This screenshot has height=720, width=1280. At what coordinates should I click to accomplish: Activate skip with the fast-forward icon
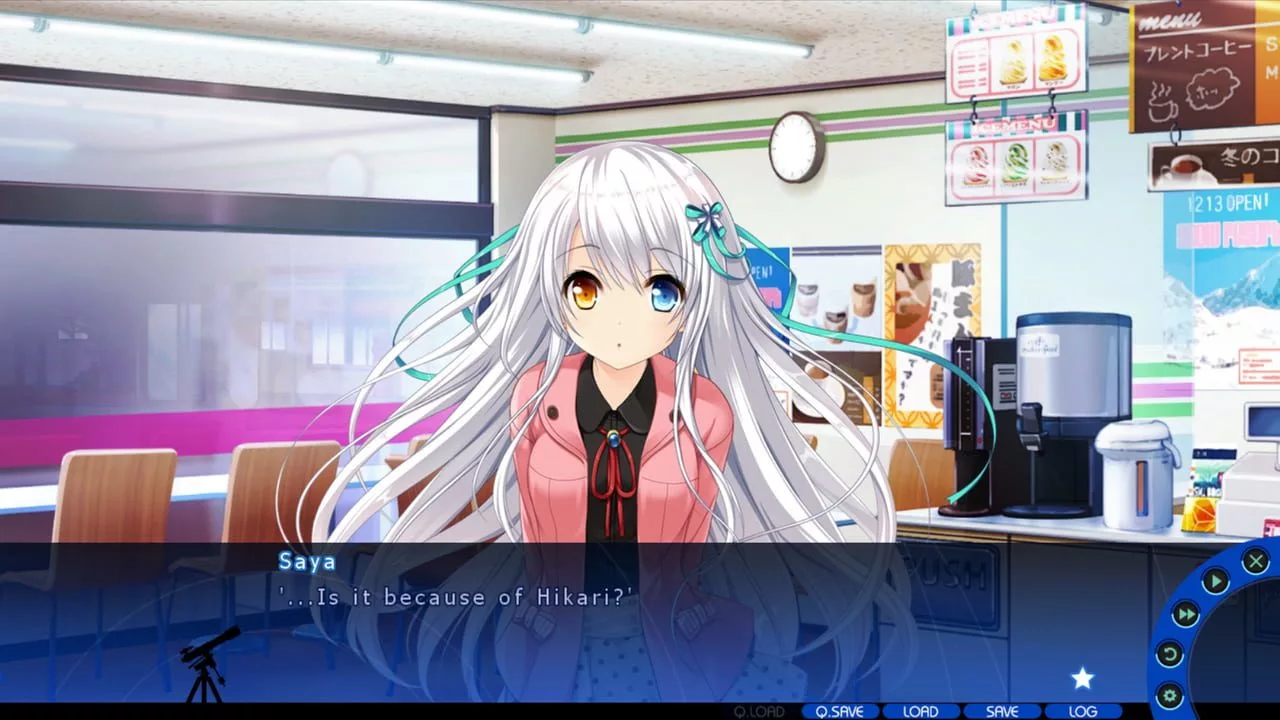[1185, 614]
